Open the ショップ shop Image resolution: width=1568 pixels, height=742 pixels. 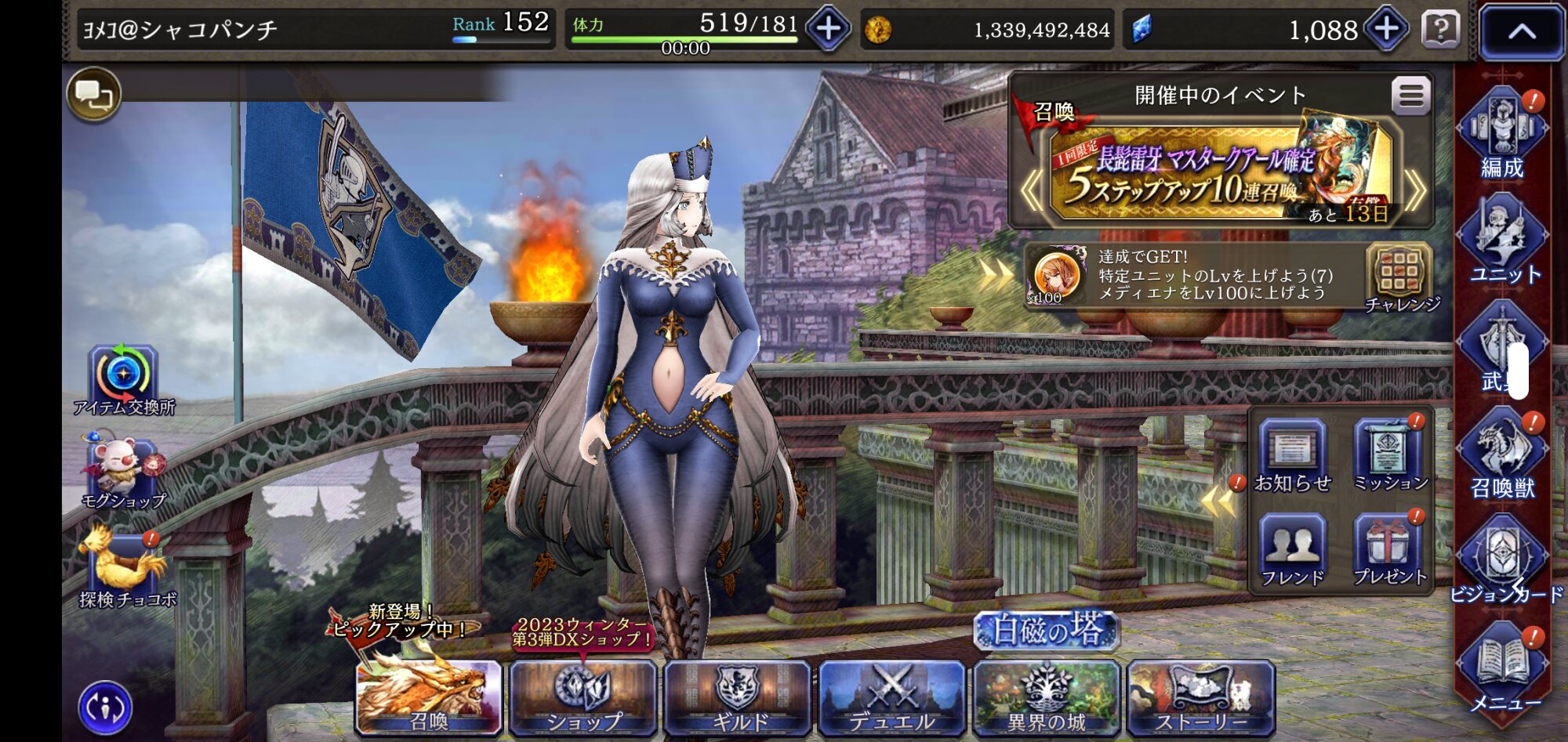pos(583,697)
